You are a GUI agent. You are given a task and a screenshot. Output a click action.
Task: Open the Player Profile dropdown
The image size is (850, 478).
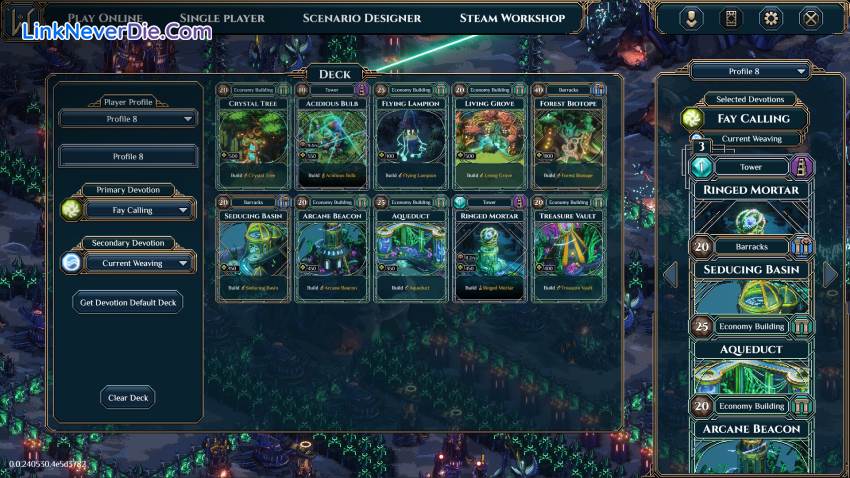[x=127, y=119]
